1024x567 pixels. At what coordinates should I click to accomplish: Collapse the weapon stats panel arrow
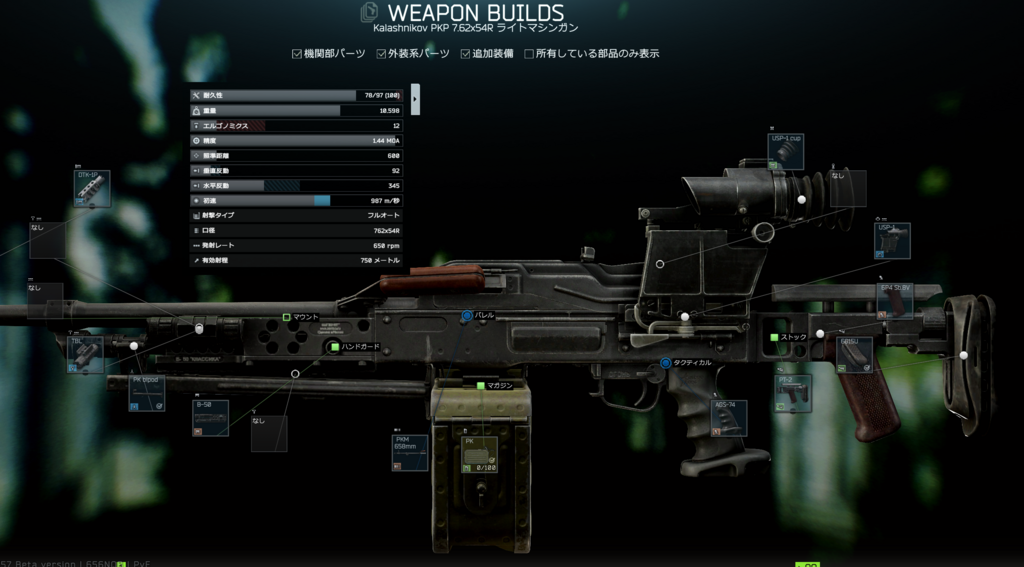(x=415, y=98)
